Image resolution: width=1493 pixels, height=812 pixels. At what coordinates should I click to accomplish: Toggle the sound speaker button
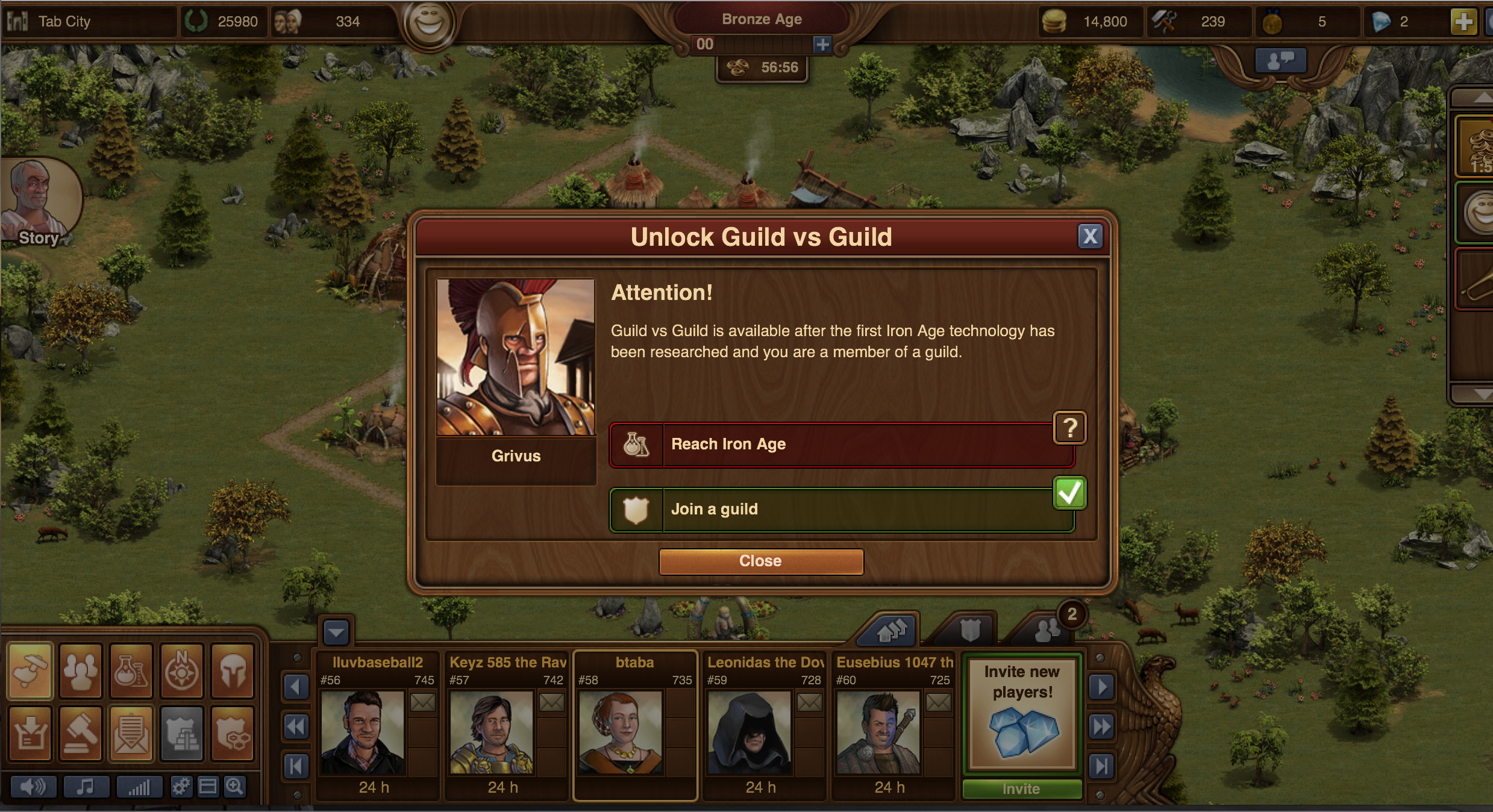click(x=33, y=787)
